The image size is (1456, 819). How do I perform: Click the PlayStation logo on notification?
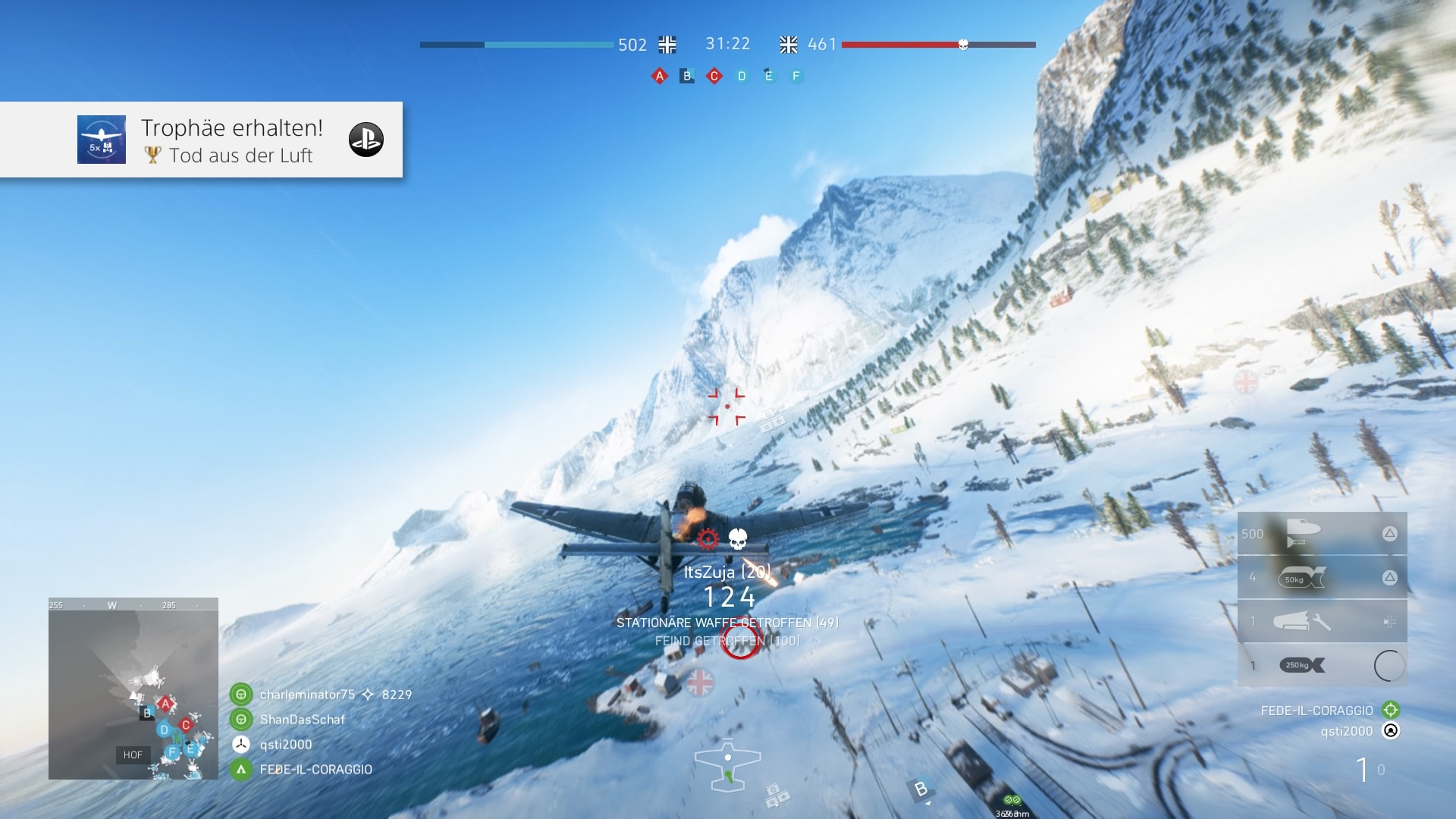tap(366, 140)
